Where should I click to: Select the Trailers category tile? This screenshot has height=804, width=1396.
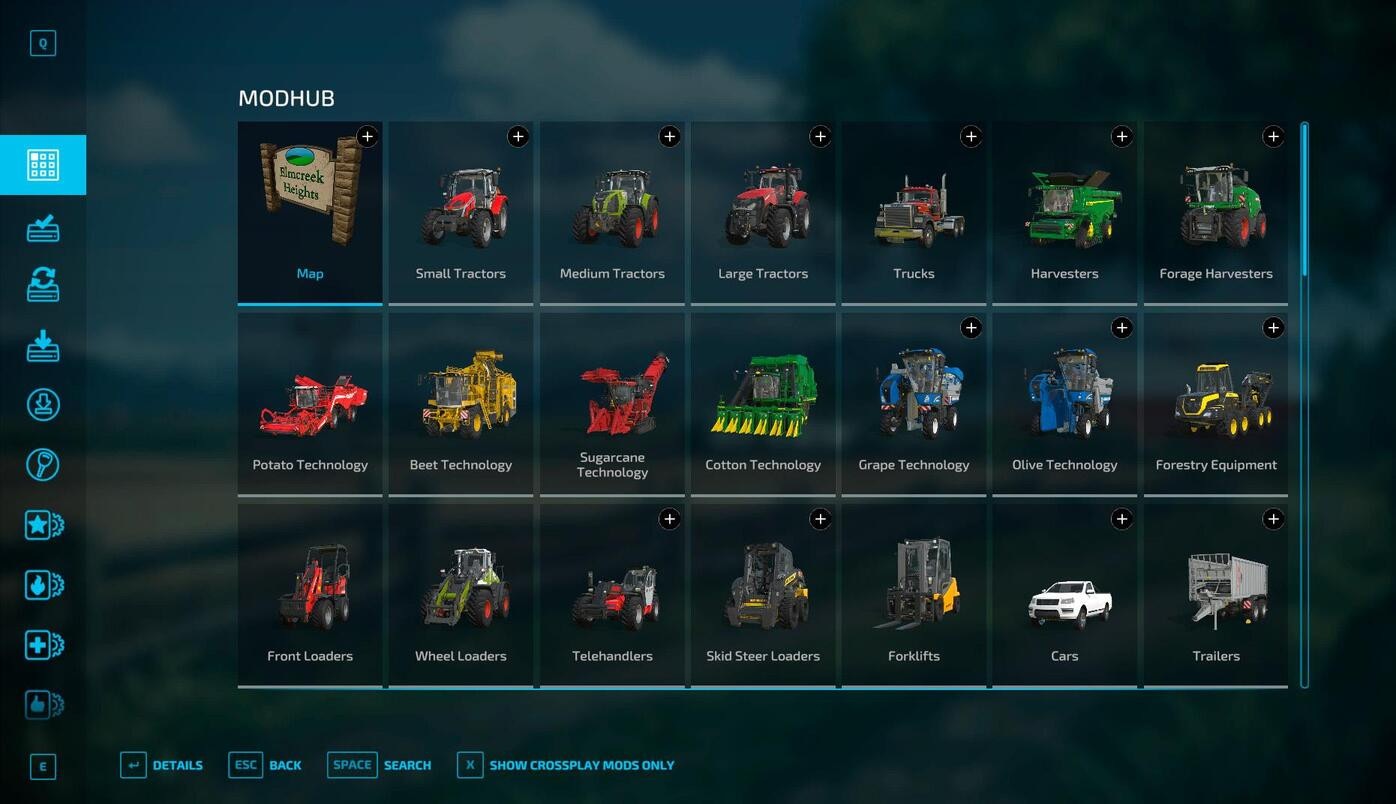[1216, 595]
